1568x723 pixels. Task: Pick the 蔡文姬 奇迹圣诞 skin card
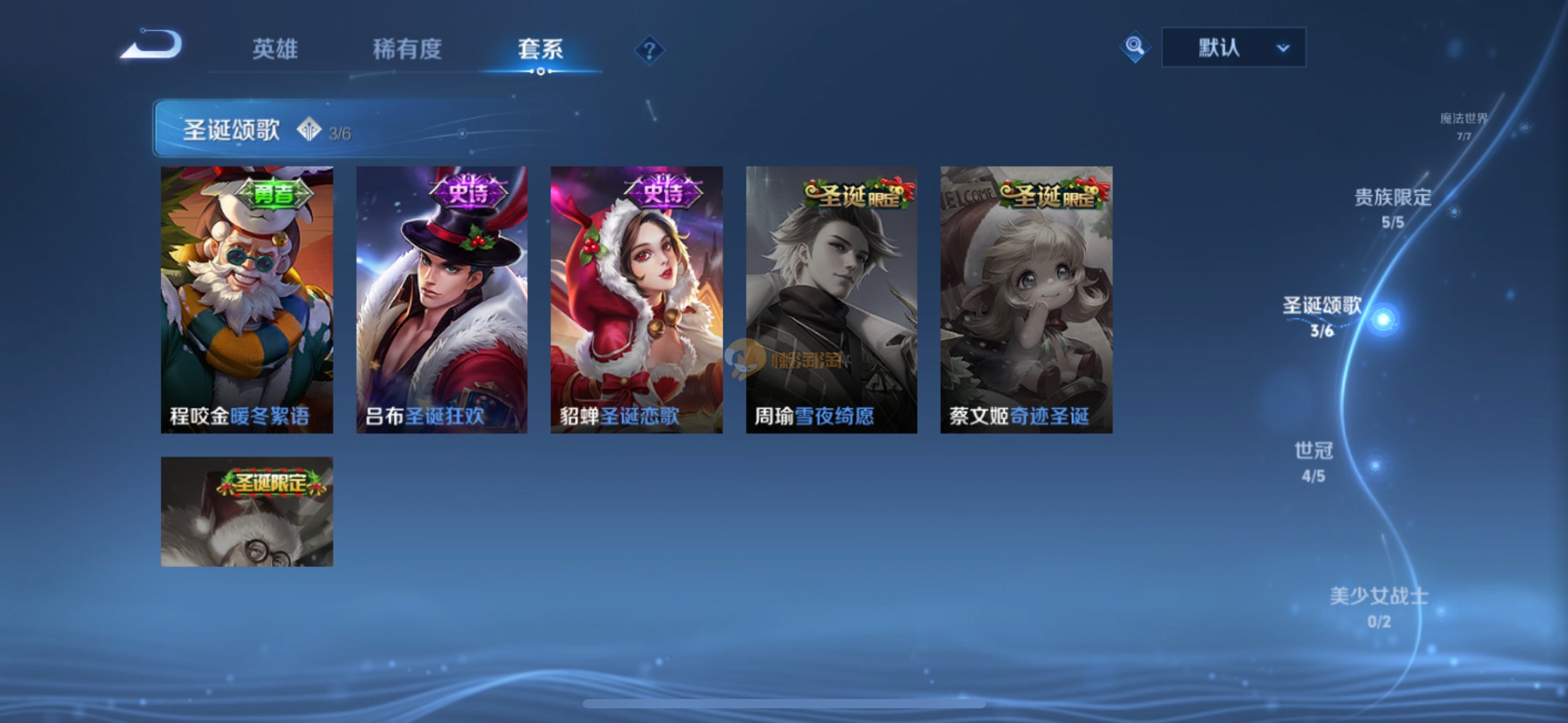click(1026, 299)
